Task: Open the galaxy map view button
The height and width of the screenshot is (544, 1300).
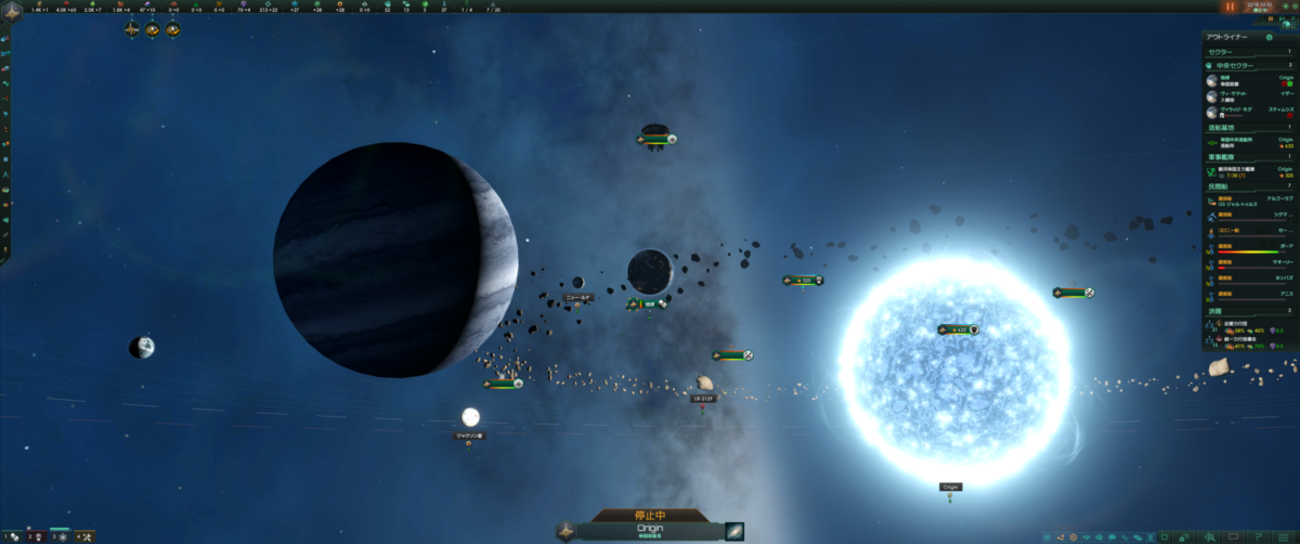Action: pos(735,531)
